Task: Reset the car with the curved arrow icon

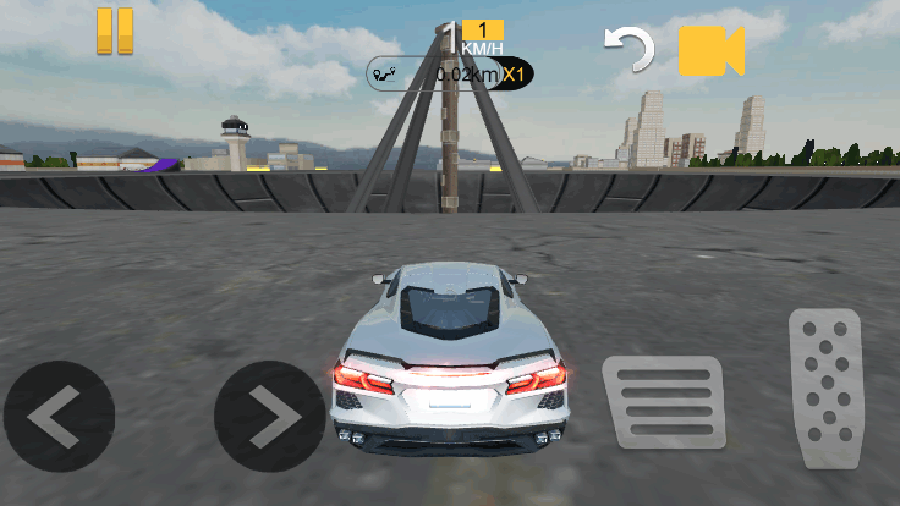Action: [x=629, y=49]
